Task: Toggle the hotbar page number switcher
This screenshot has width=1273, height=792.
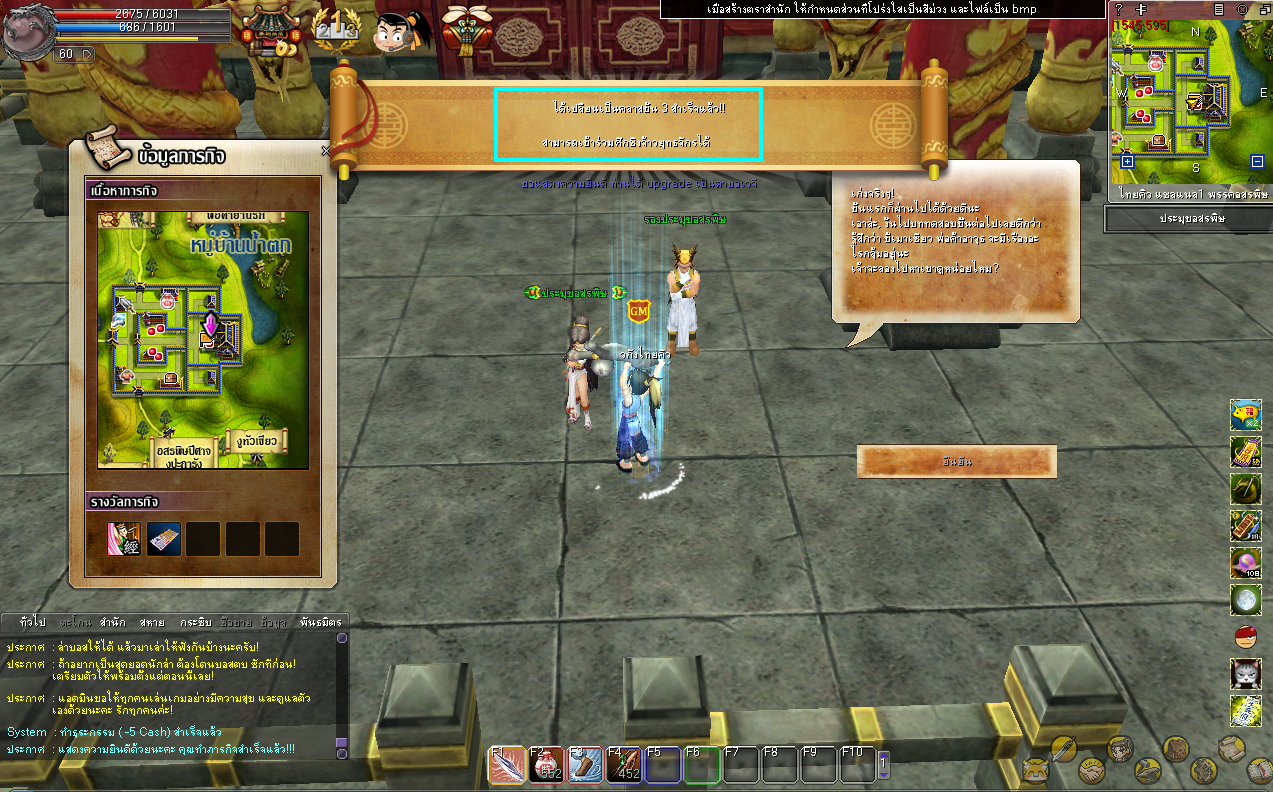Action: [883, 765]
